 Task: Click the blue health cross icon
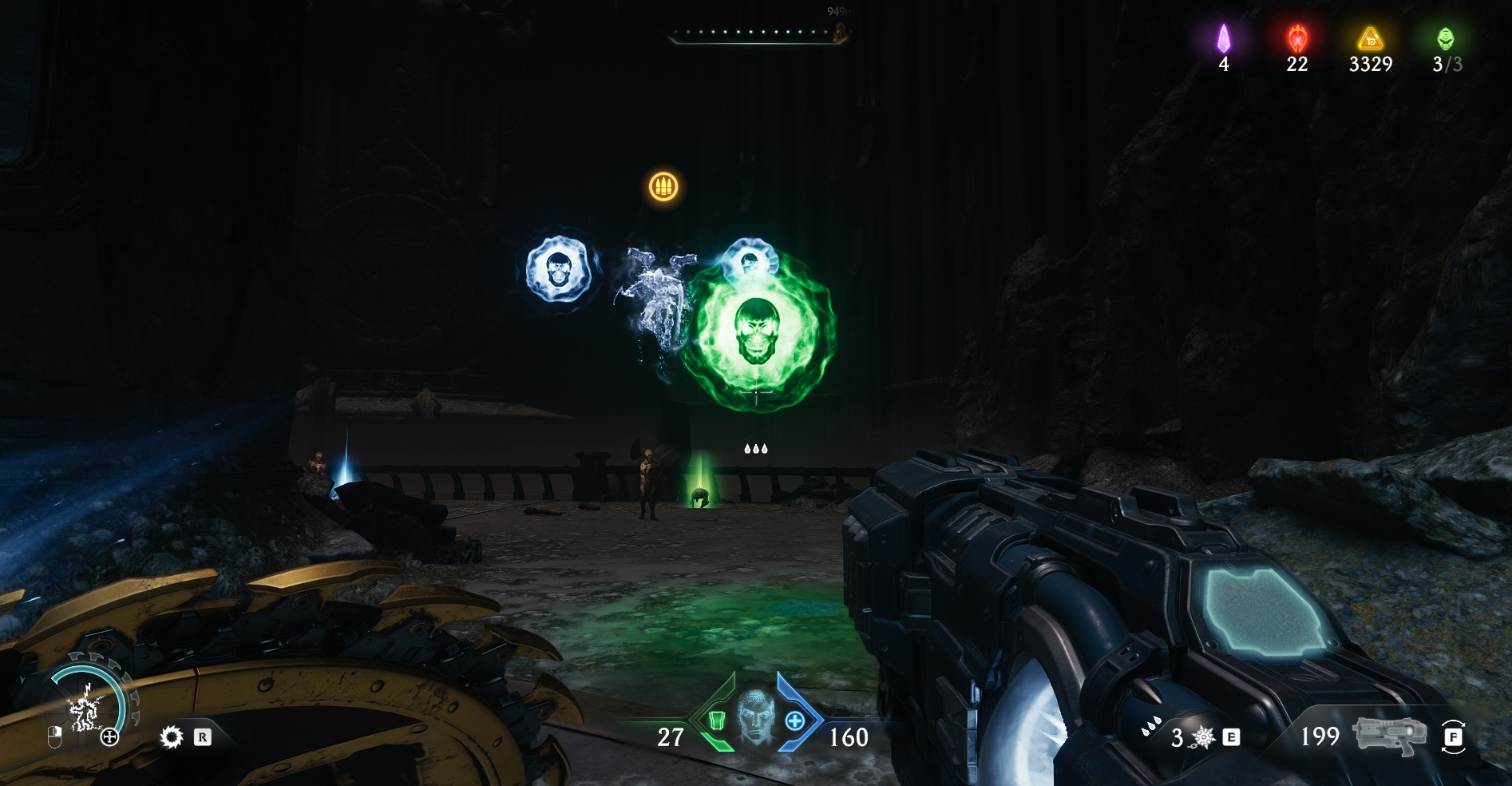pos(794,720)
